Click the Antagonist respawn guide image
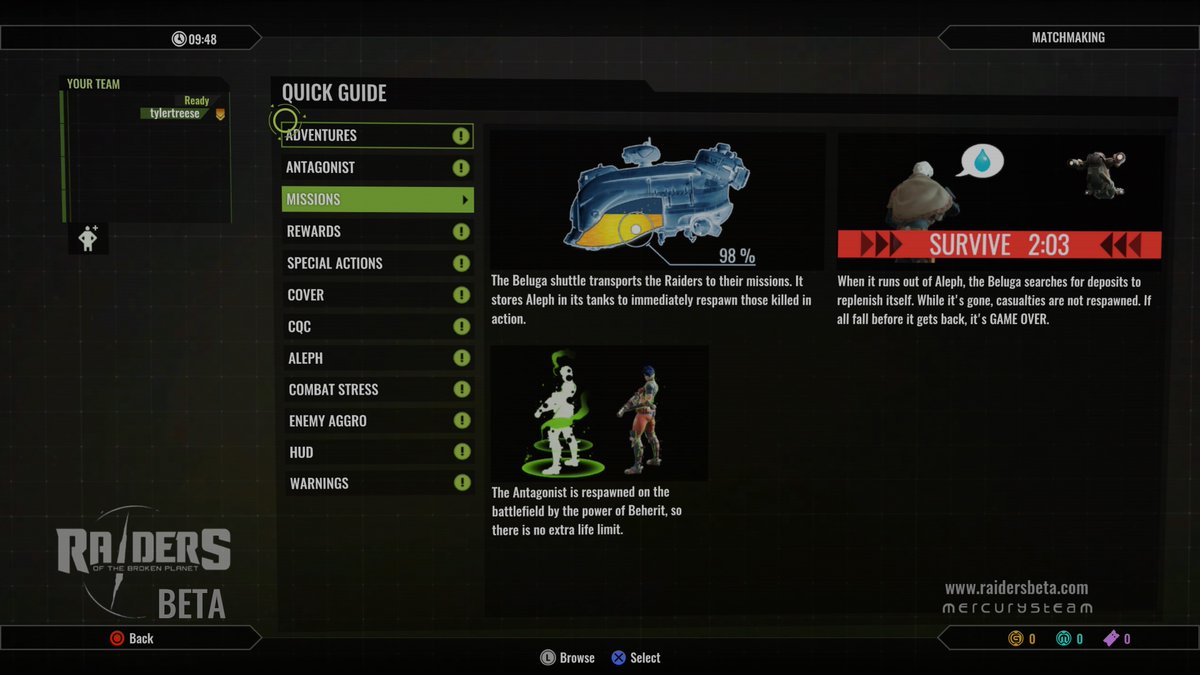The height and width of the screenshot is (675, 1200). (599, 412)
